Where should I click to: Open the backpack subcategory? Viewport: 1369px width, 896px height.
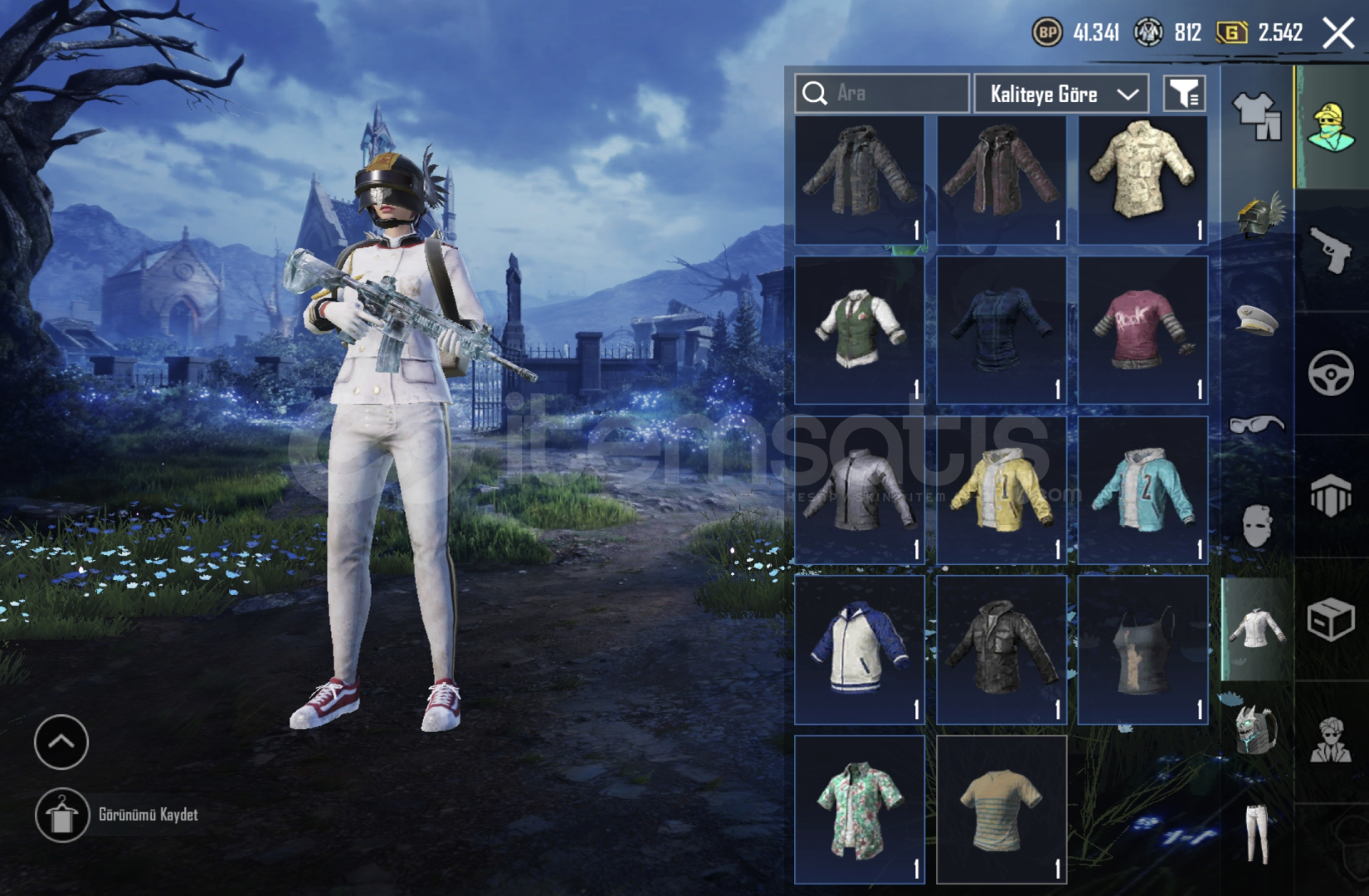(1257, 730)
